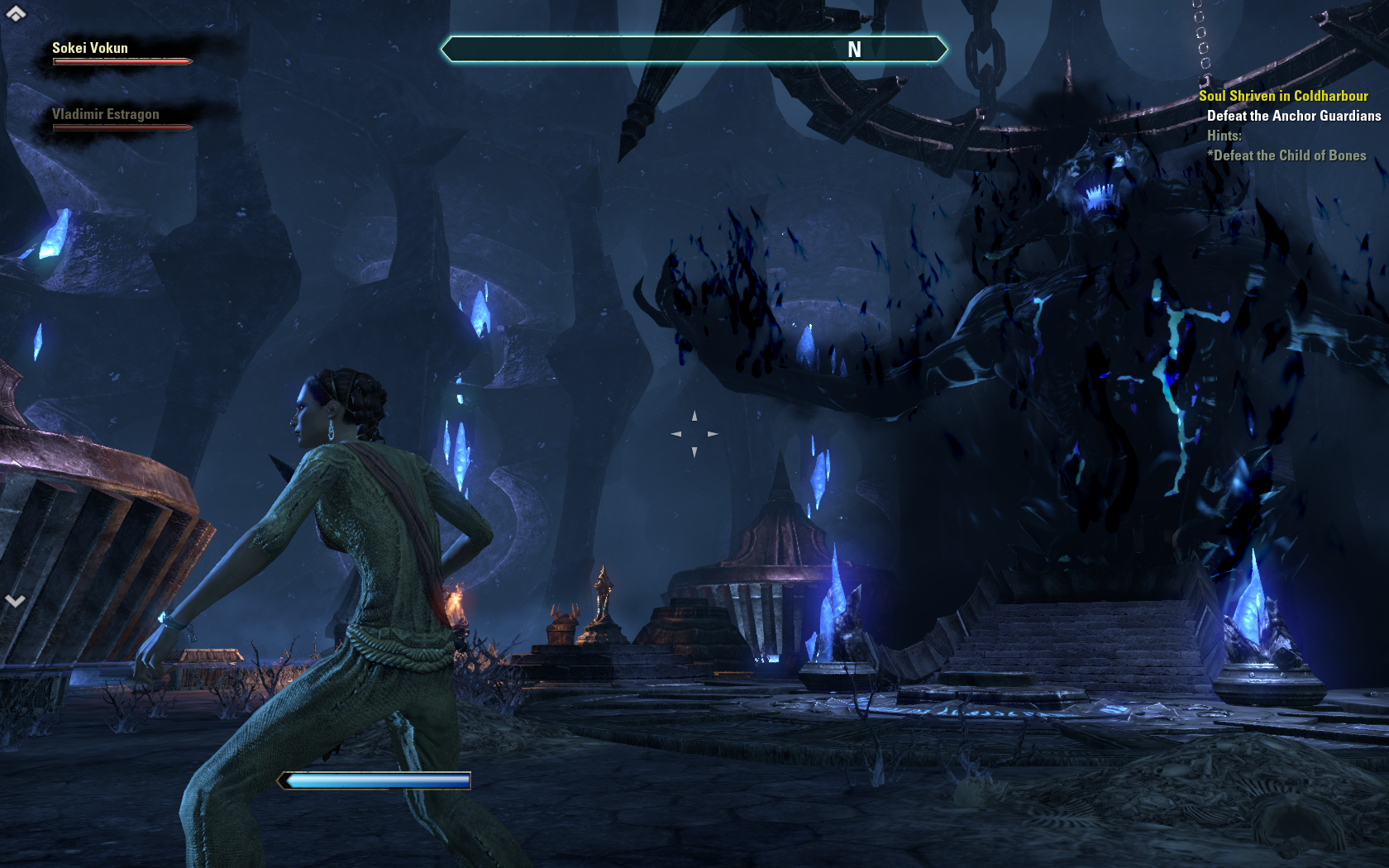Select Vladimir Estragon's group frame
This screenshot has width=1389, height=868.
[x=121, y=119]
